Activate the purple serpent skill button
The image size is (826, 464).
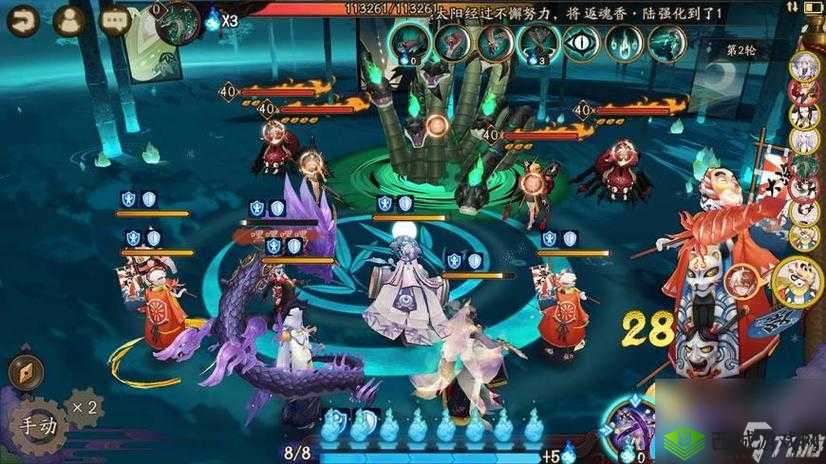click(633, 430)
